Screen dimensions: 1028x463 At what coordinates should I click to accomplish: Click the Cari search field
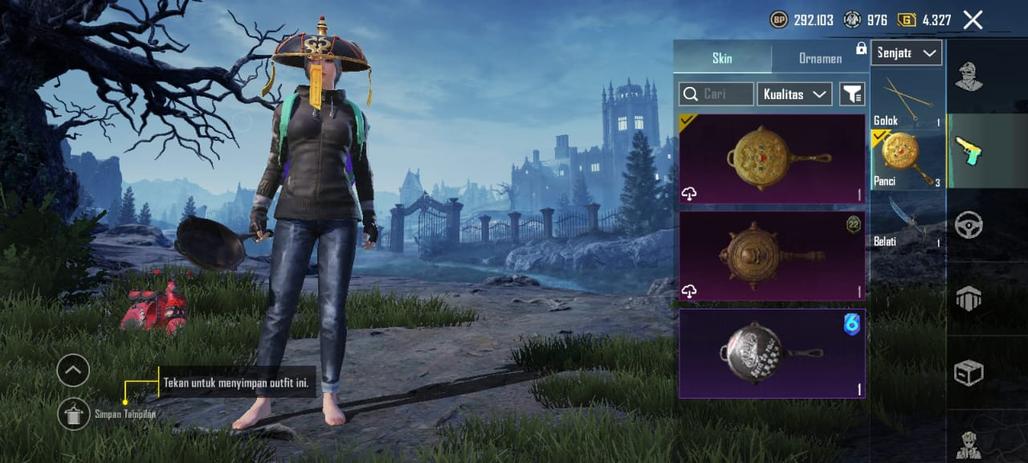click(x=716, y=94)
